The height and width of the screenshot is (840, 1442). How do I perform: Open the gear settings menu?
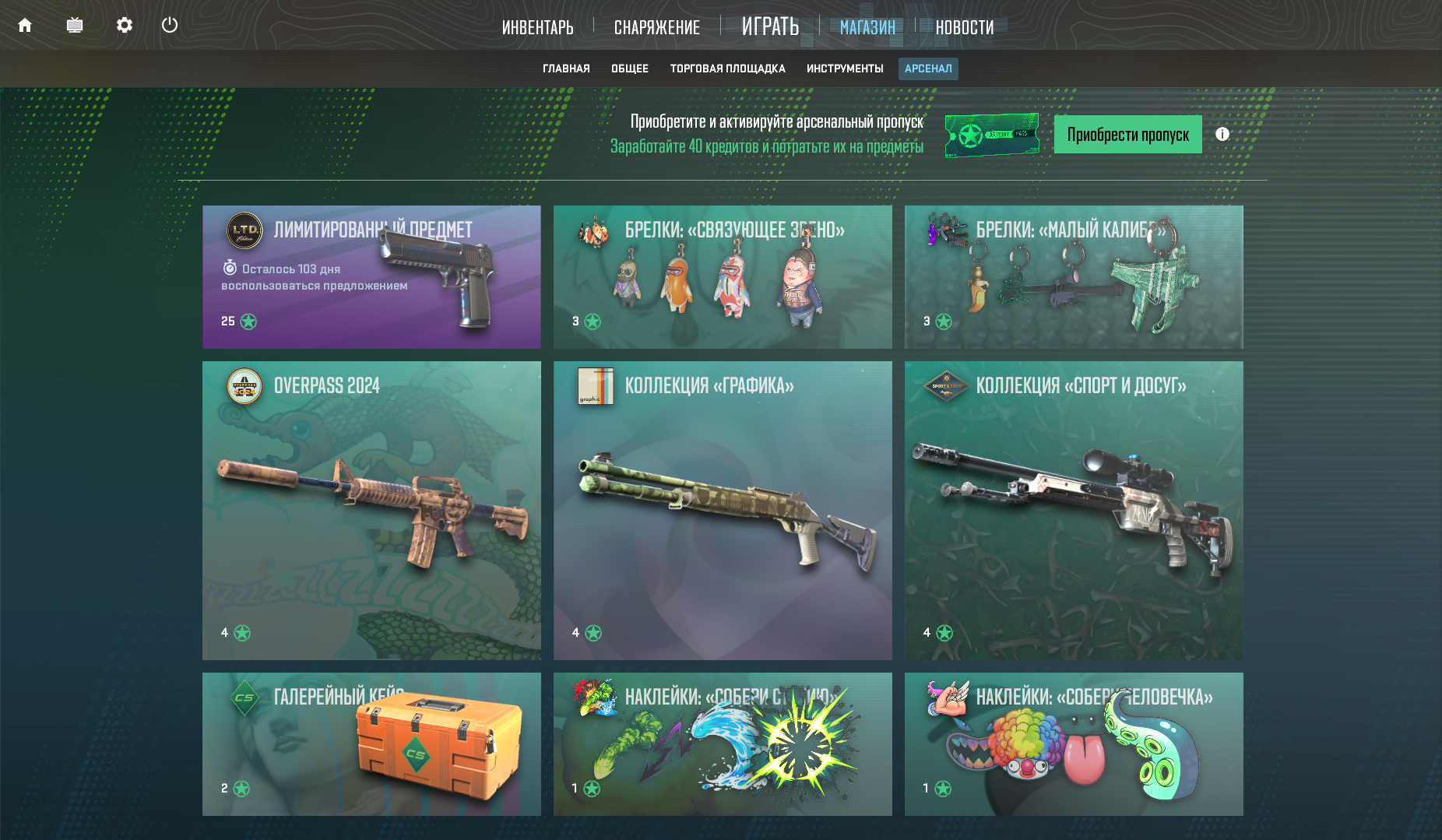pos(125,26)
